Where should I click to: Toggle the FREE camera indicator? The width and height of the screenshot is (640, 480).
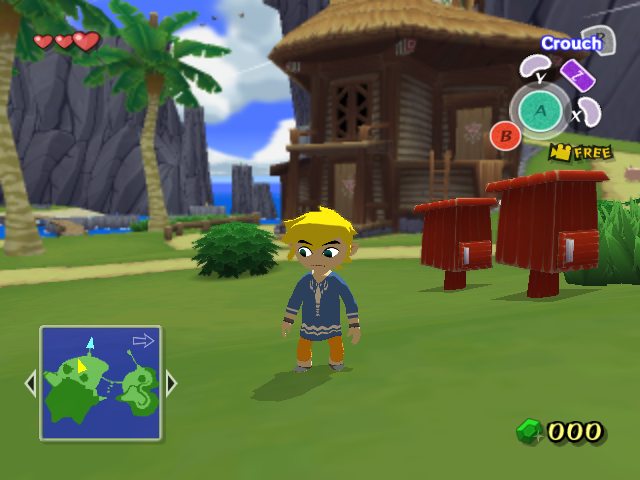(x=580, y=153)
